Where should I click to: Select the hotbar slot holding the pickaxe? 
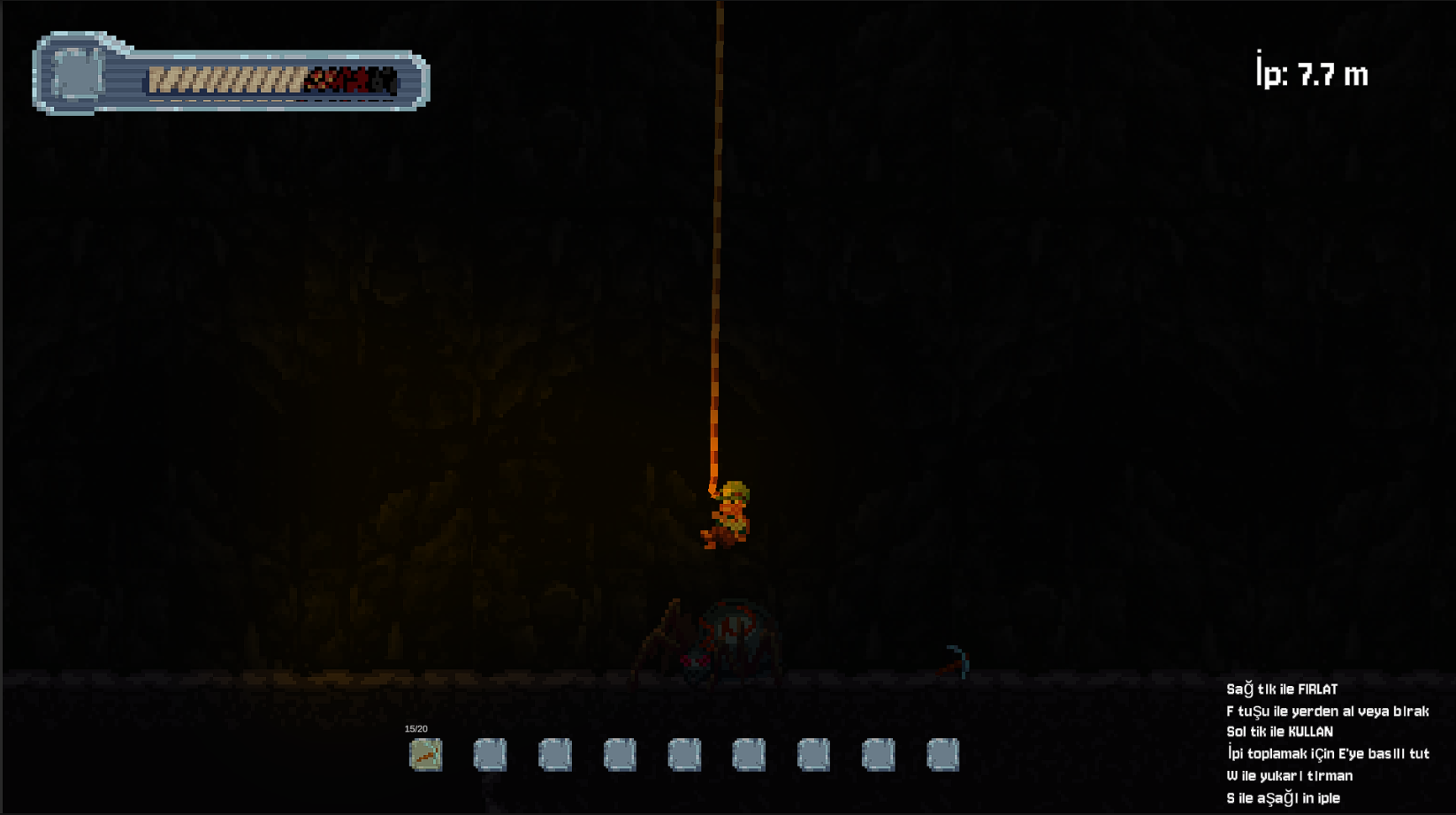[x=425, y=755]
